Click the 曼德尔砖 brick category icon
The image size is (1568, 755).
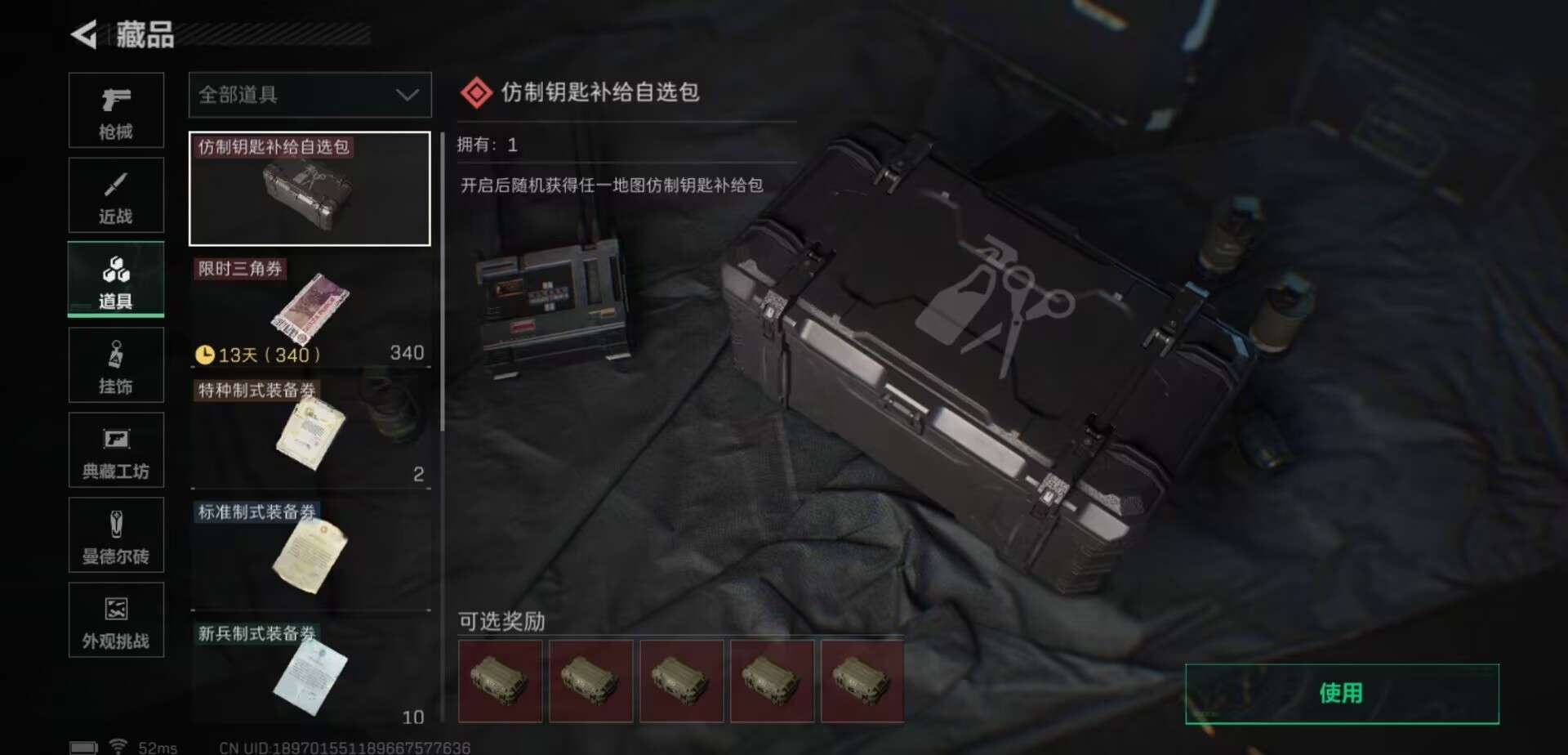click(116, 535)
